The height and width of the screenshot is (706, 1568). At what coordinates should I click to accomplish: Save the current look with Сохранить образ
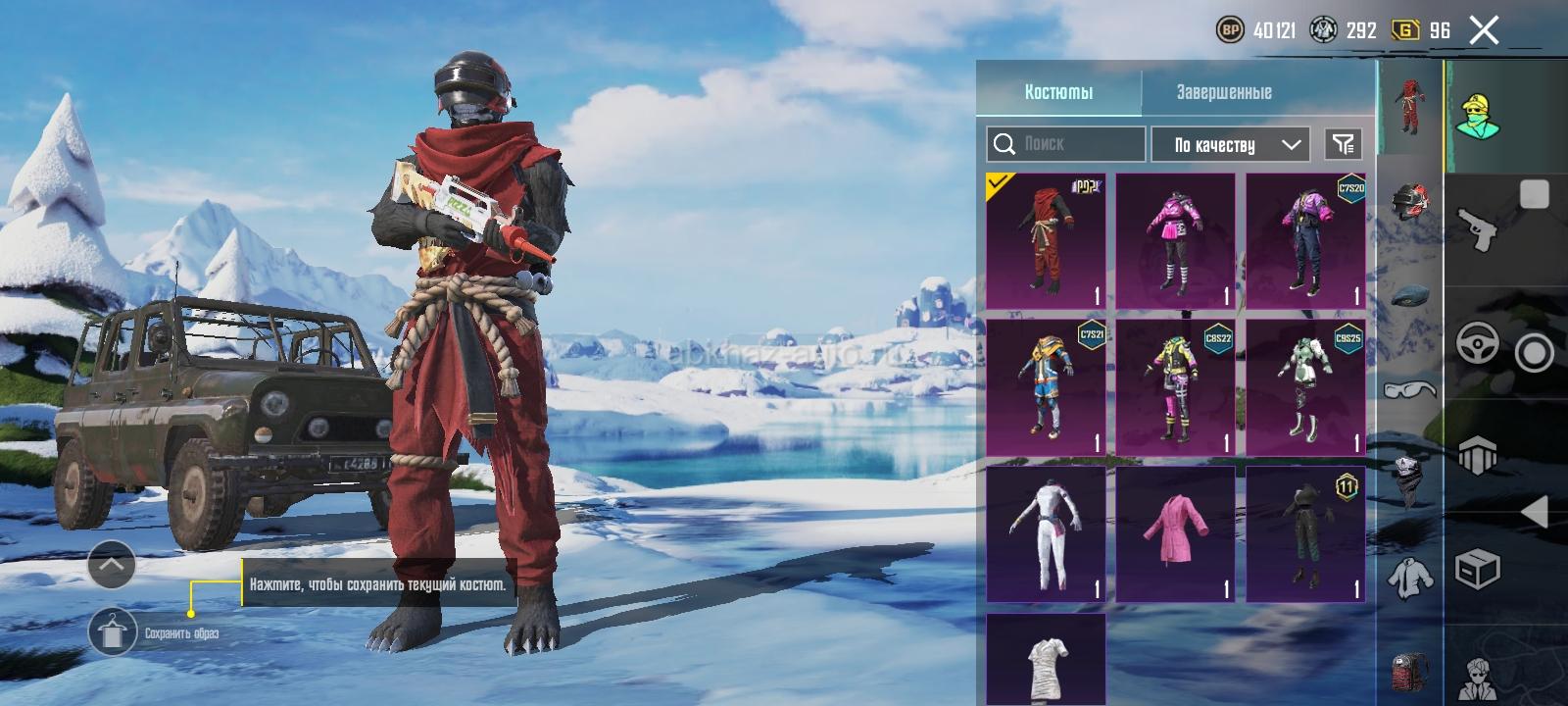pos(113,632)
